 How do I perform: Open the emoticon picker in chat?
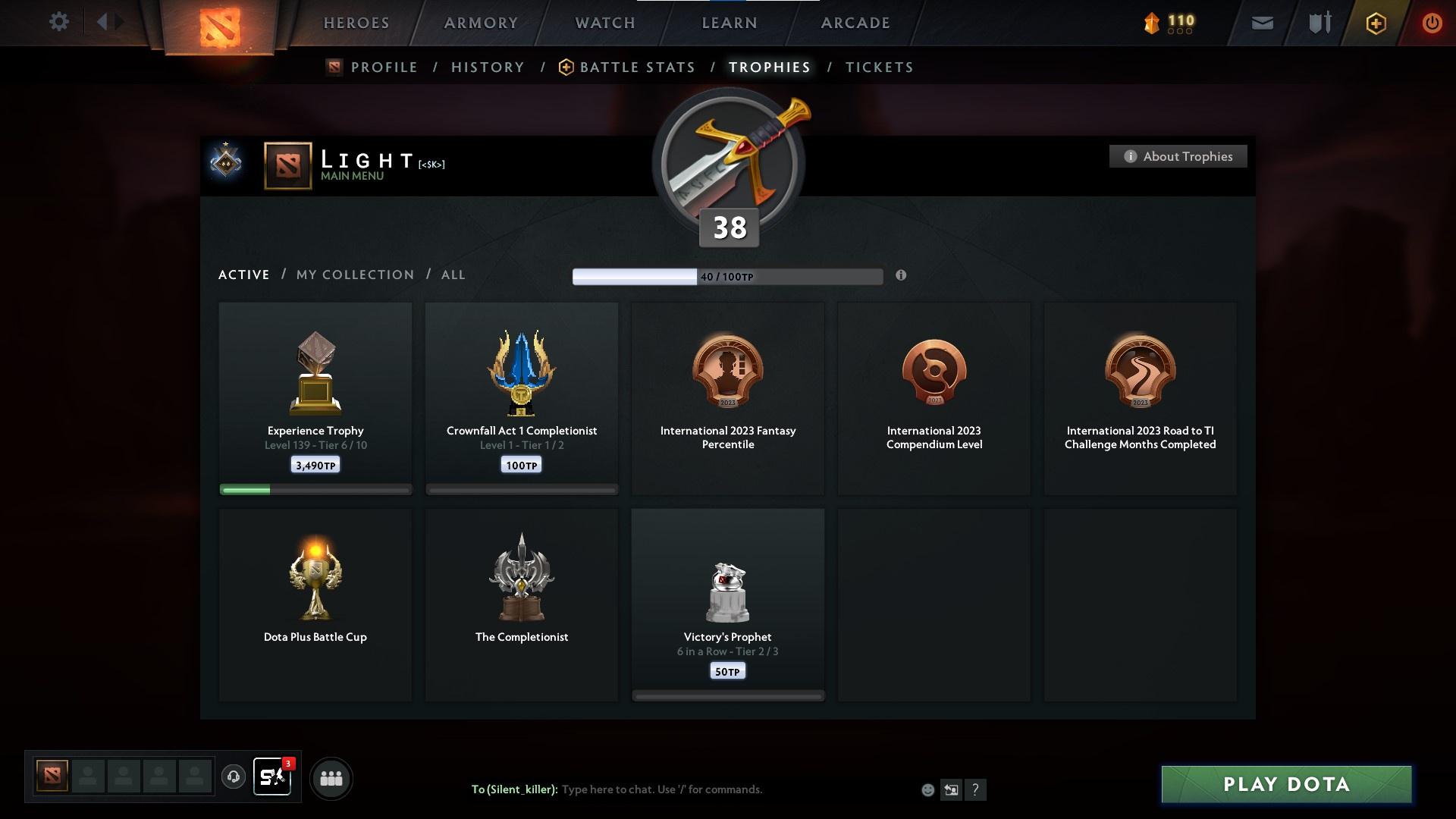tap(927, 789)
